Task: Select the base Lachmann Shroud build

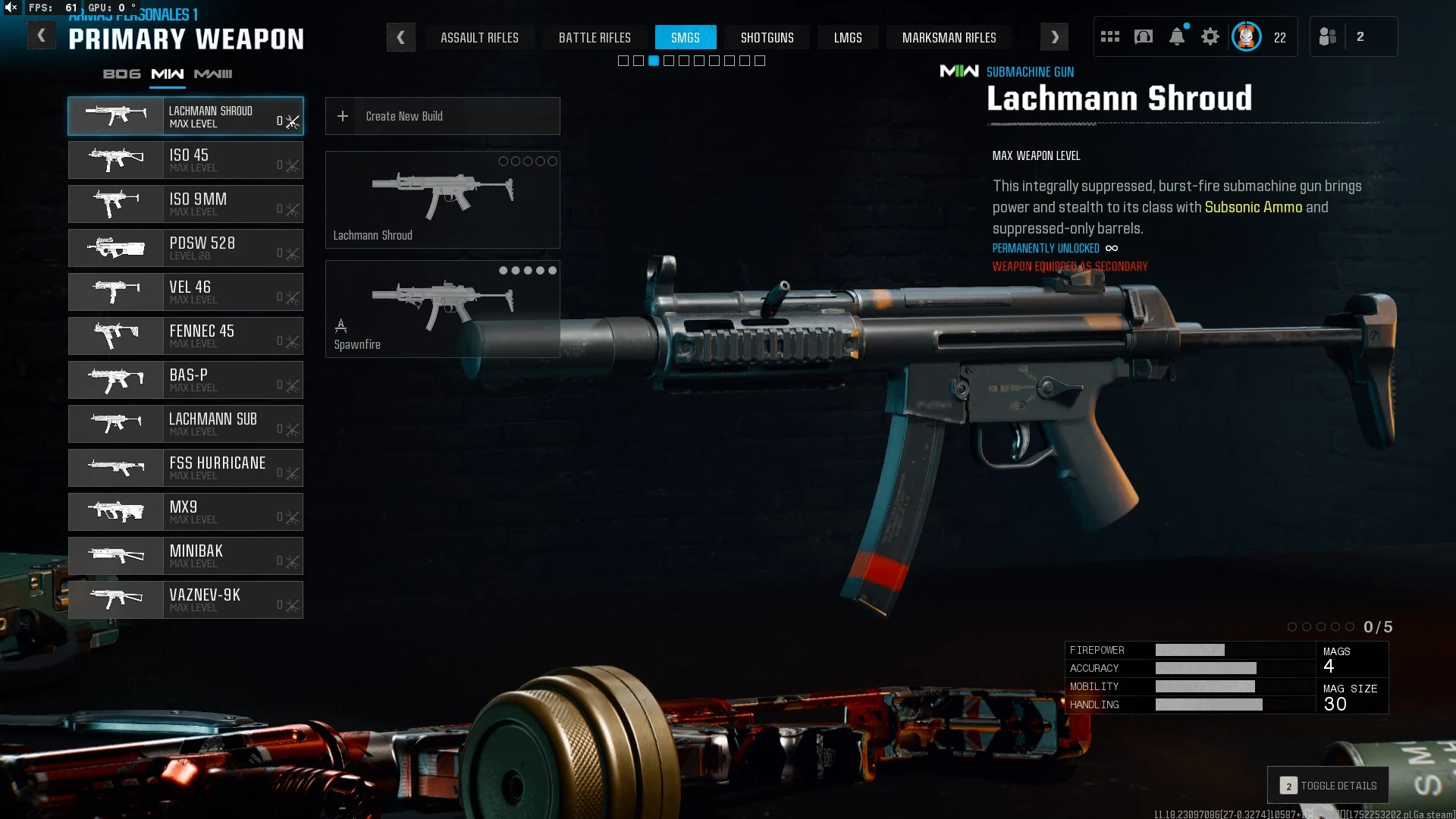Action: coord(442,199)
